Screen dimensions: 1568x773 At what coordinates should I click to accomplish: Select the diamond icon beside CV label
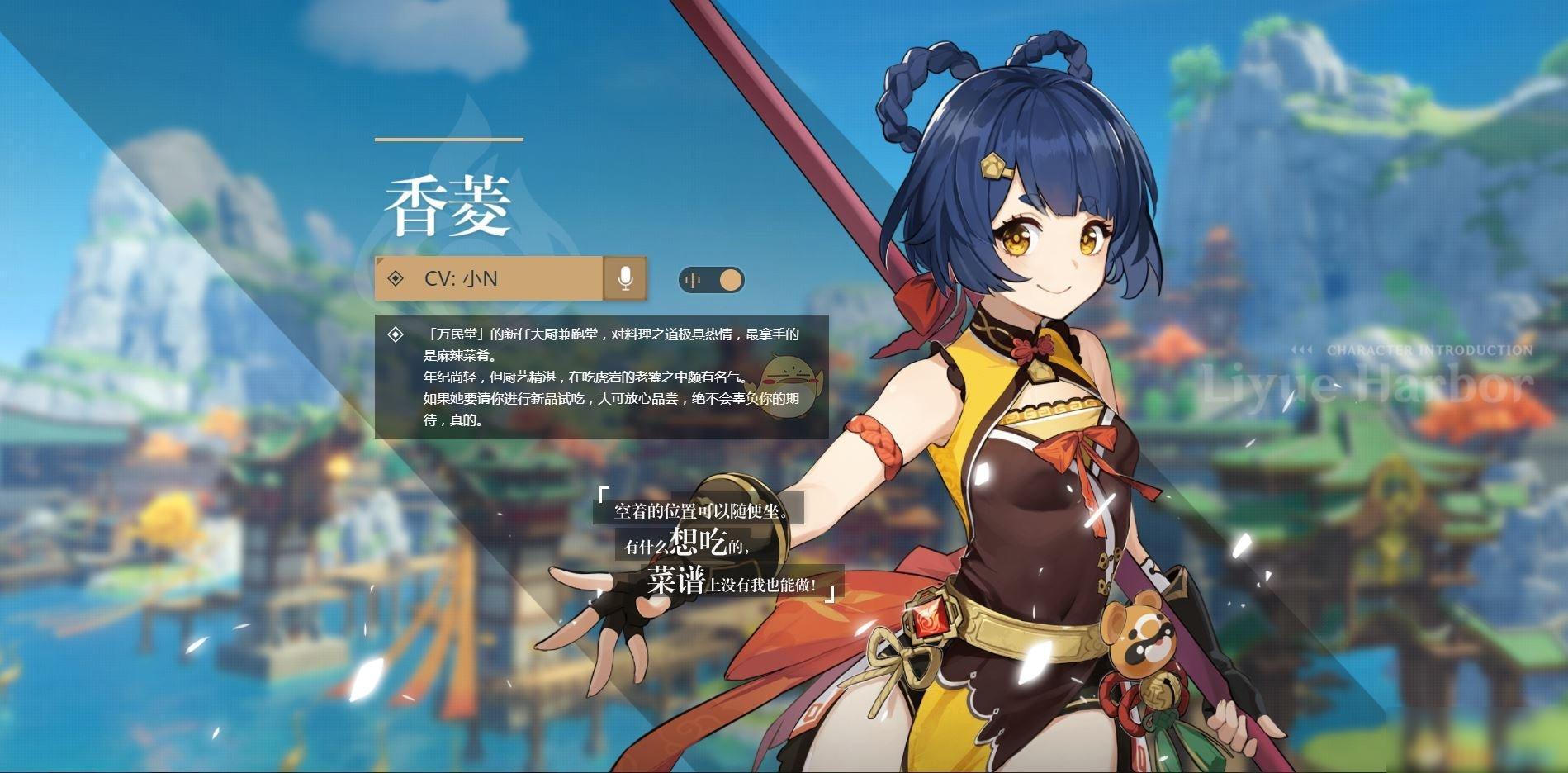(394, 279)
